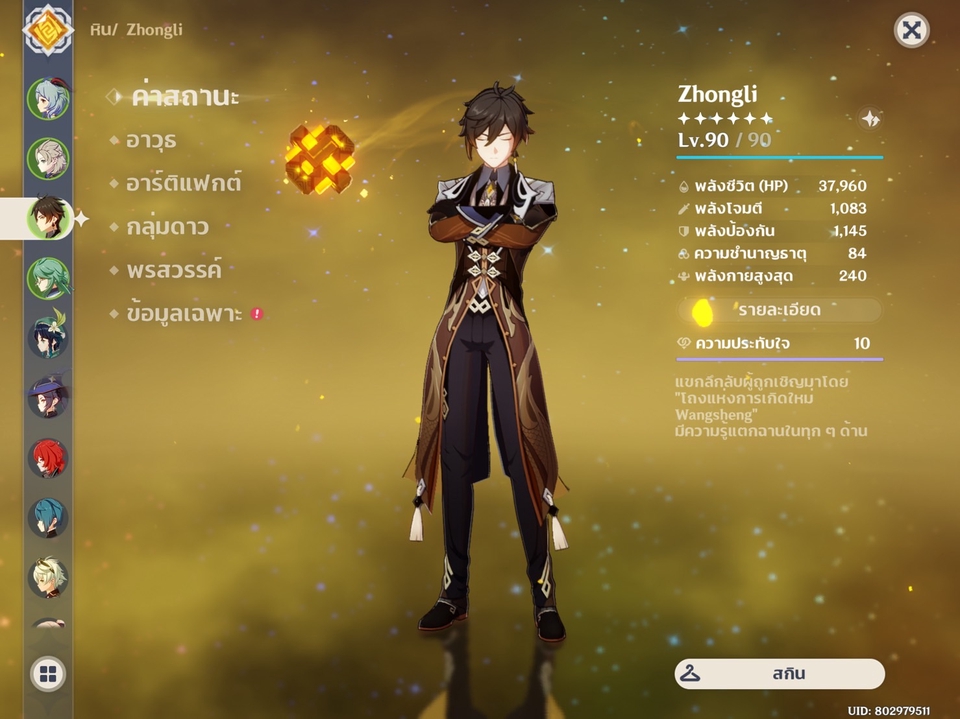Click the details button (รายละเอียด)

pos(779,310)
